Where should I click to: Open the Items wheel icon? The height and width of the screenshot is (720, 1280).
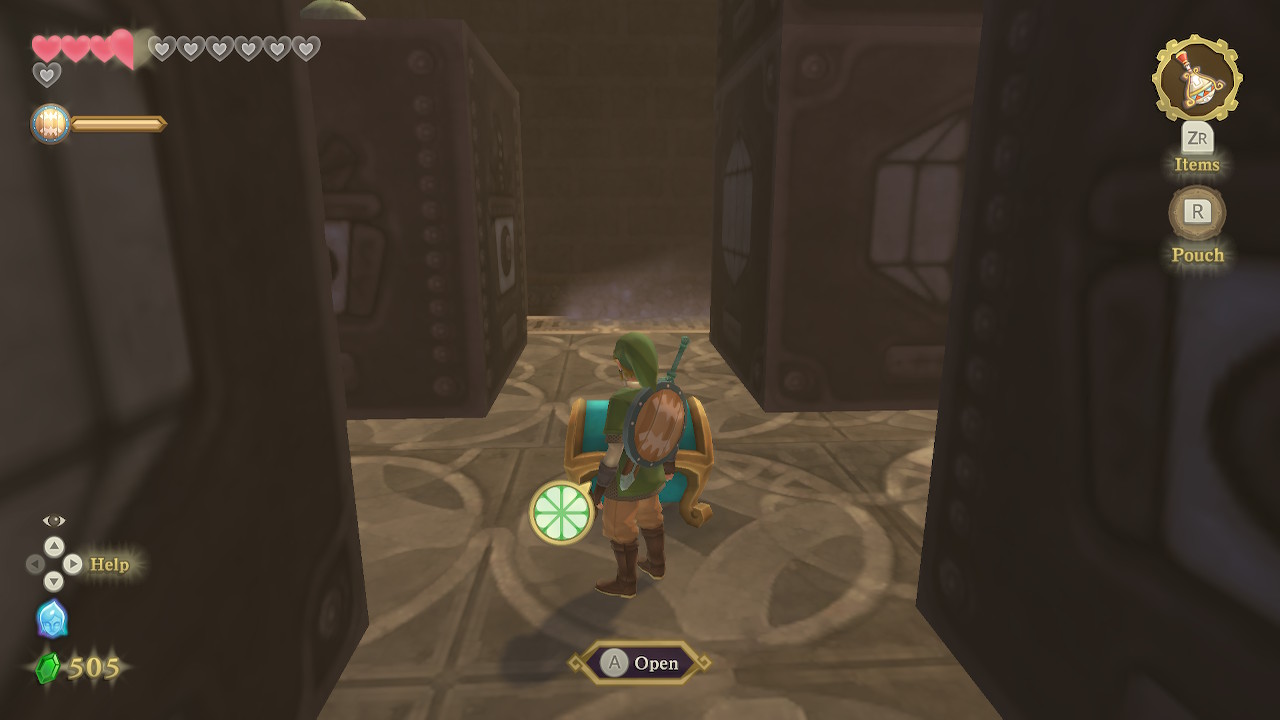click(1197, 79)
